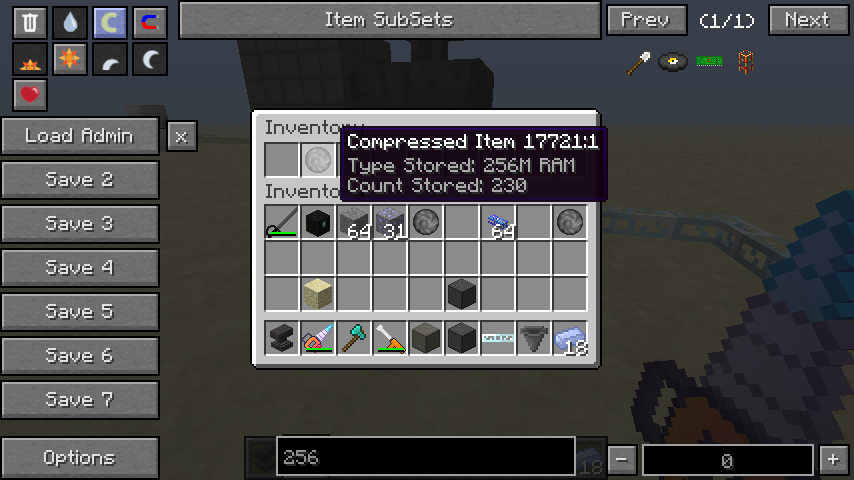Go to the Prev item page
854x480 pixels.
pos(646,20)
